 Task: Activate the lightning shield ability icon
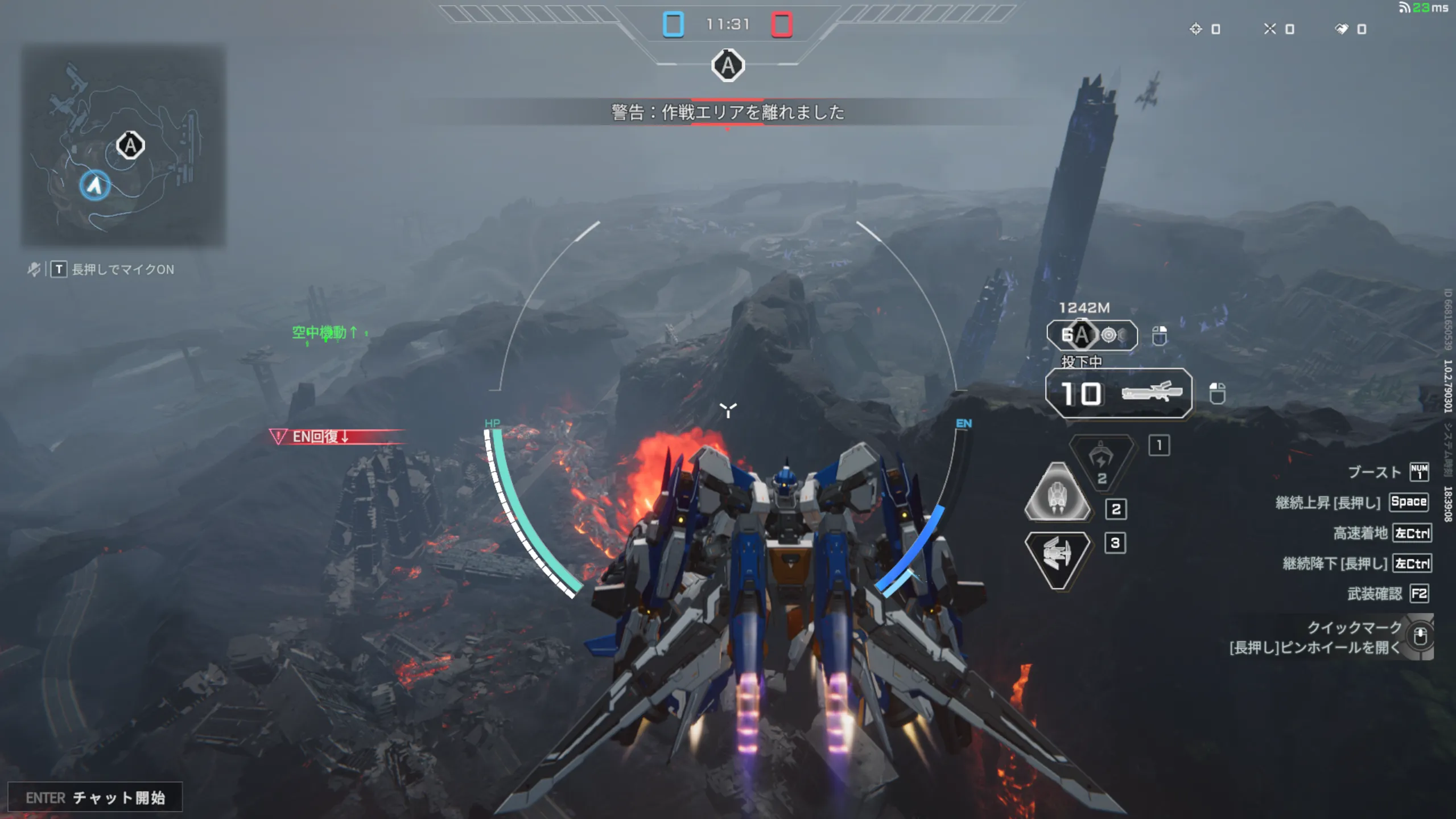click(1101, 461)
